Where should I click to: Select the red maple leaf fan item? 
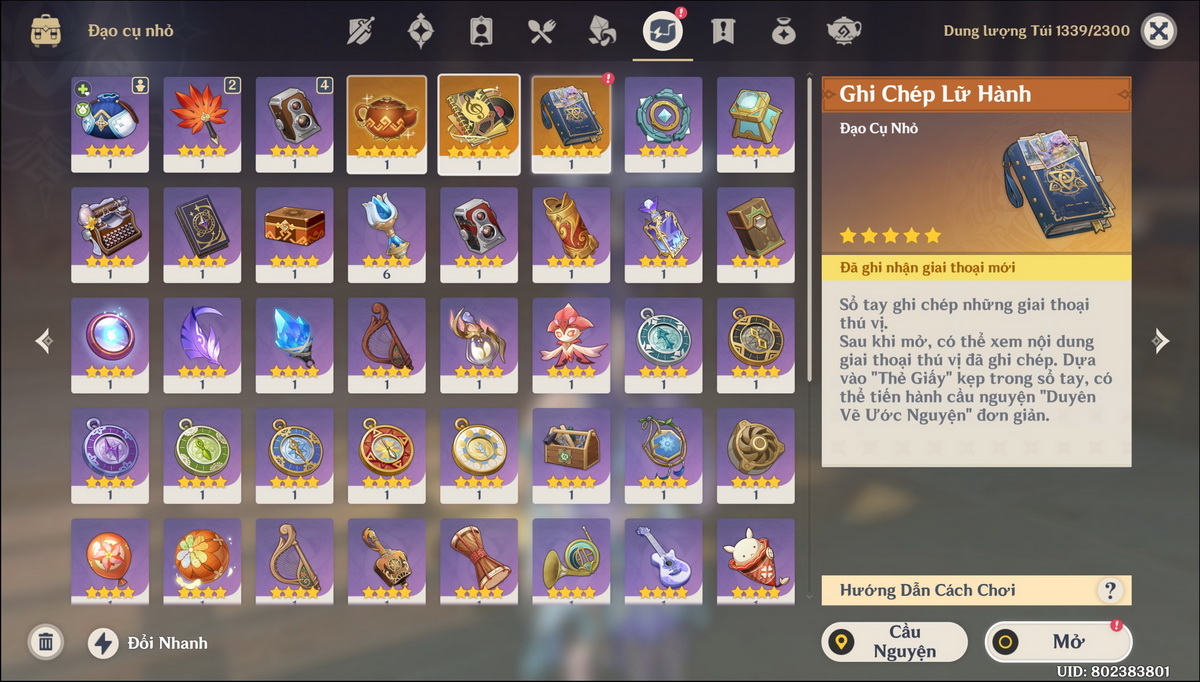point(202,122)
